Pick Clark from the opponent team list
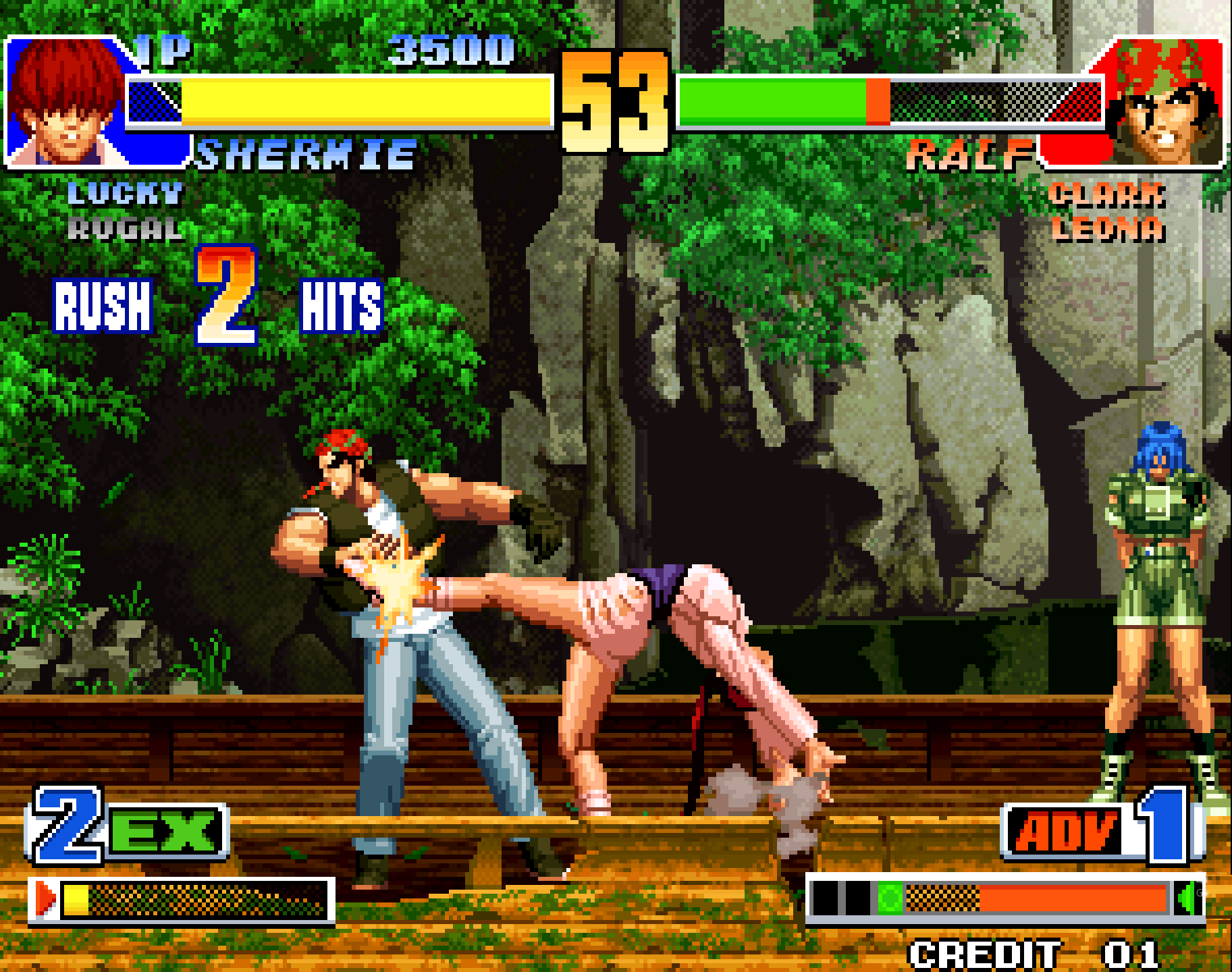 click(x=1107, y=194)
